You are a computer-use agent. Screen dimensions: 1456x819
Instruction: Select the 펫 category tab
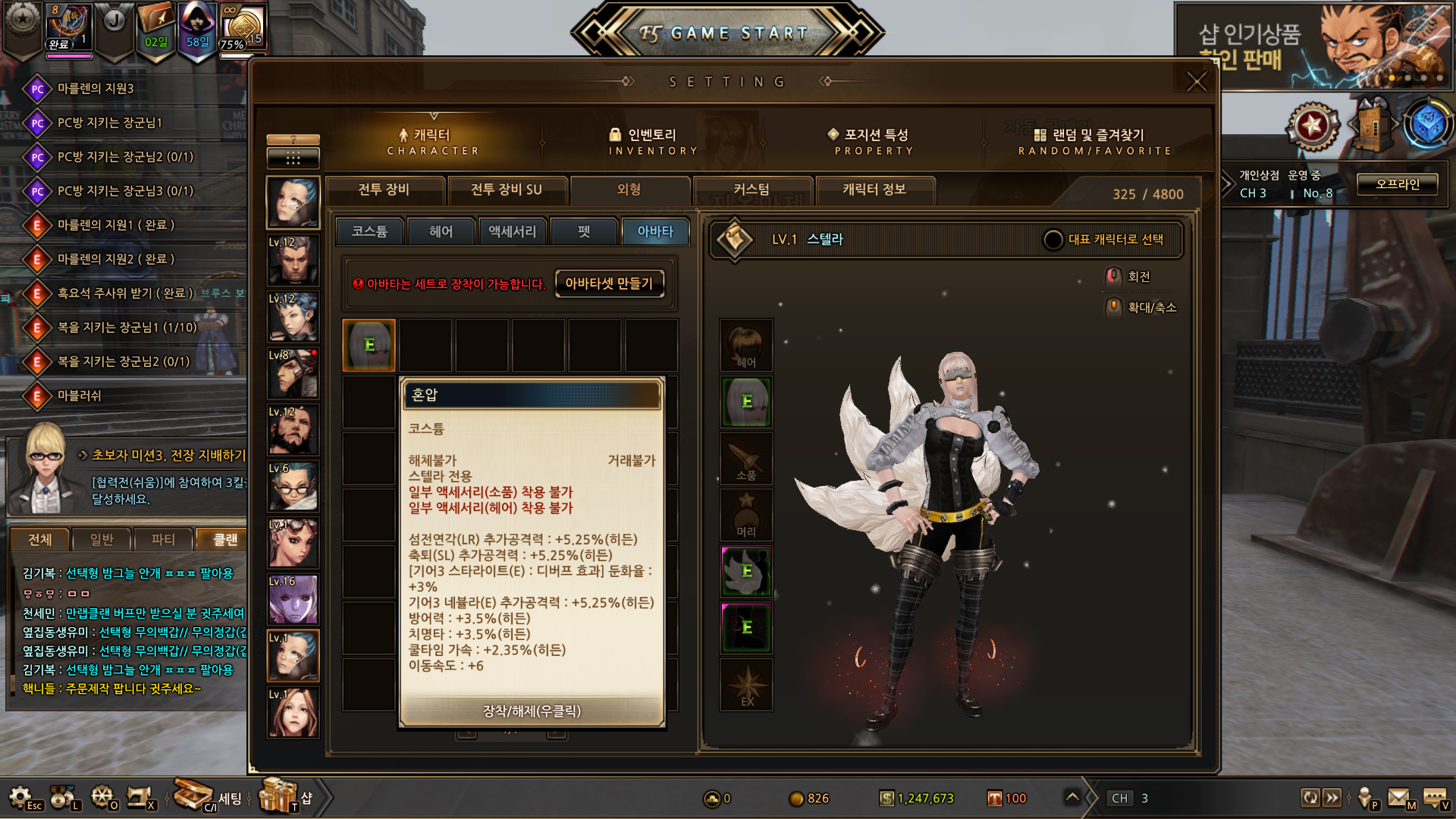pyautogui.click(x=584, y=231)
